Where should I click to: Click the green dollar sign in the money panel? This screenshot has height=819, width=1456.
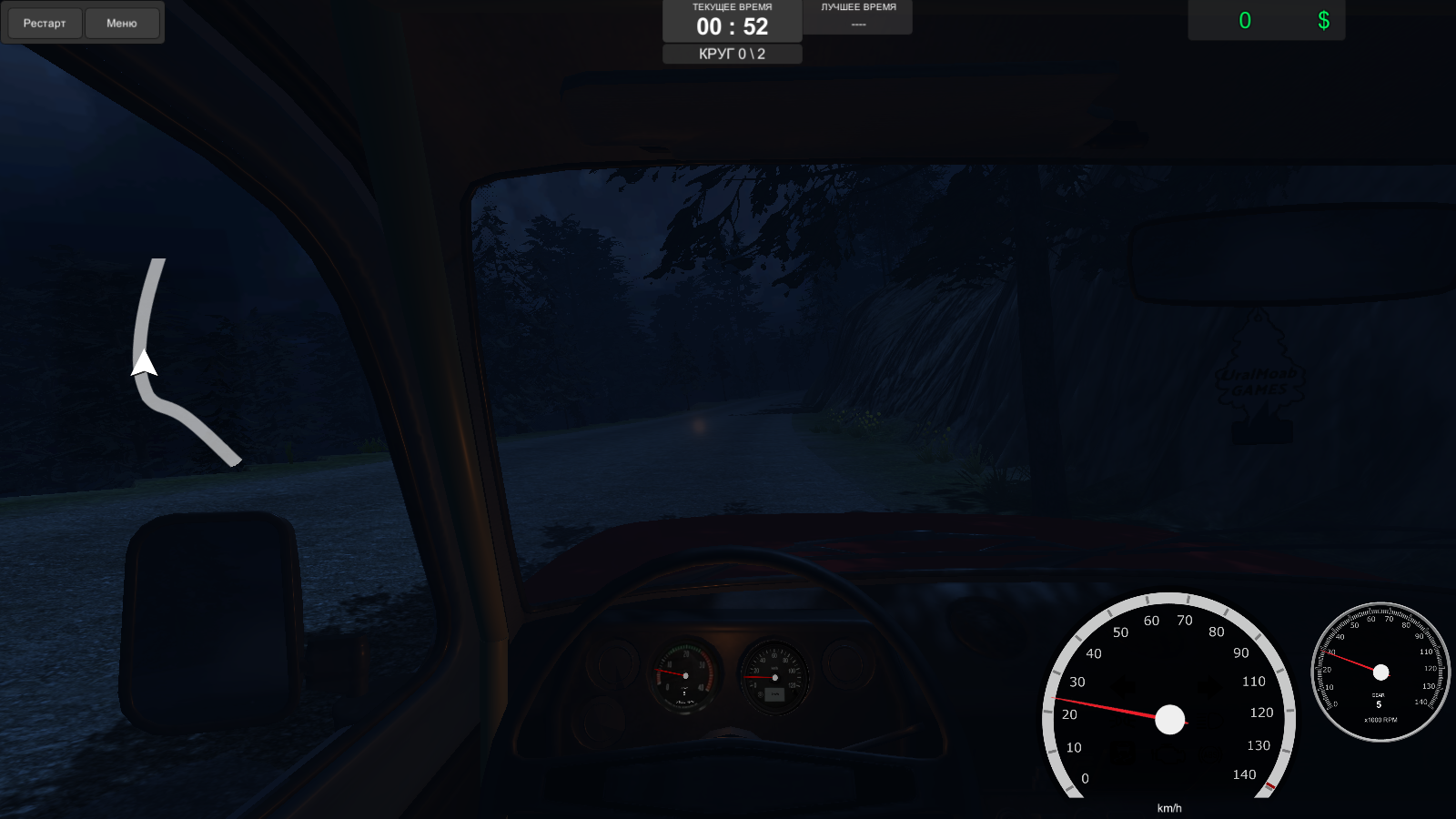pyautogui.click(x=1324, y=20)
